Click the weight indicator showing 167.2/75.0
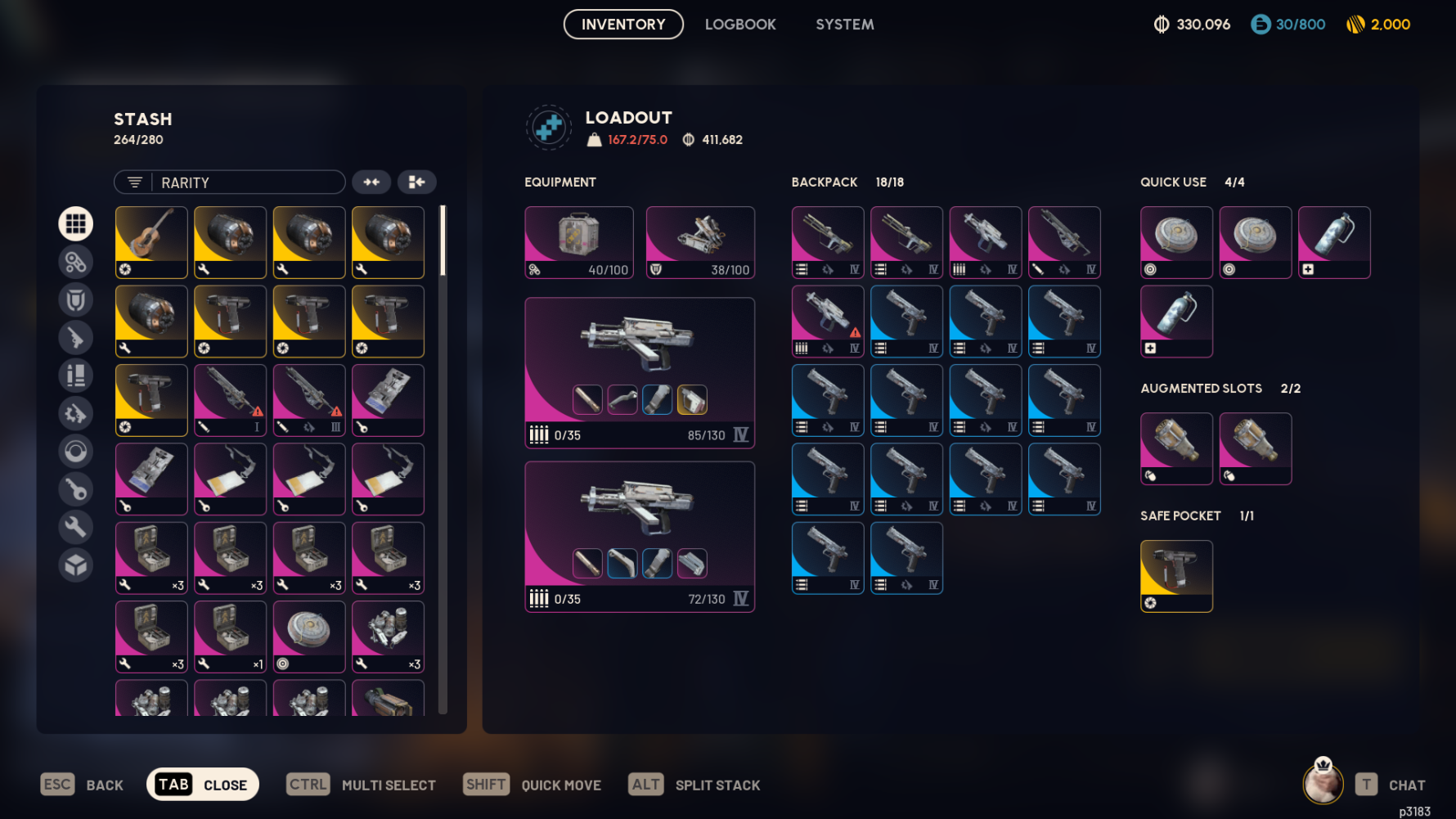1456x819 pixels. click(x=628, y=139)
